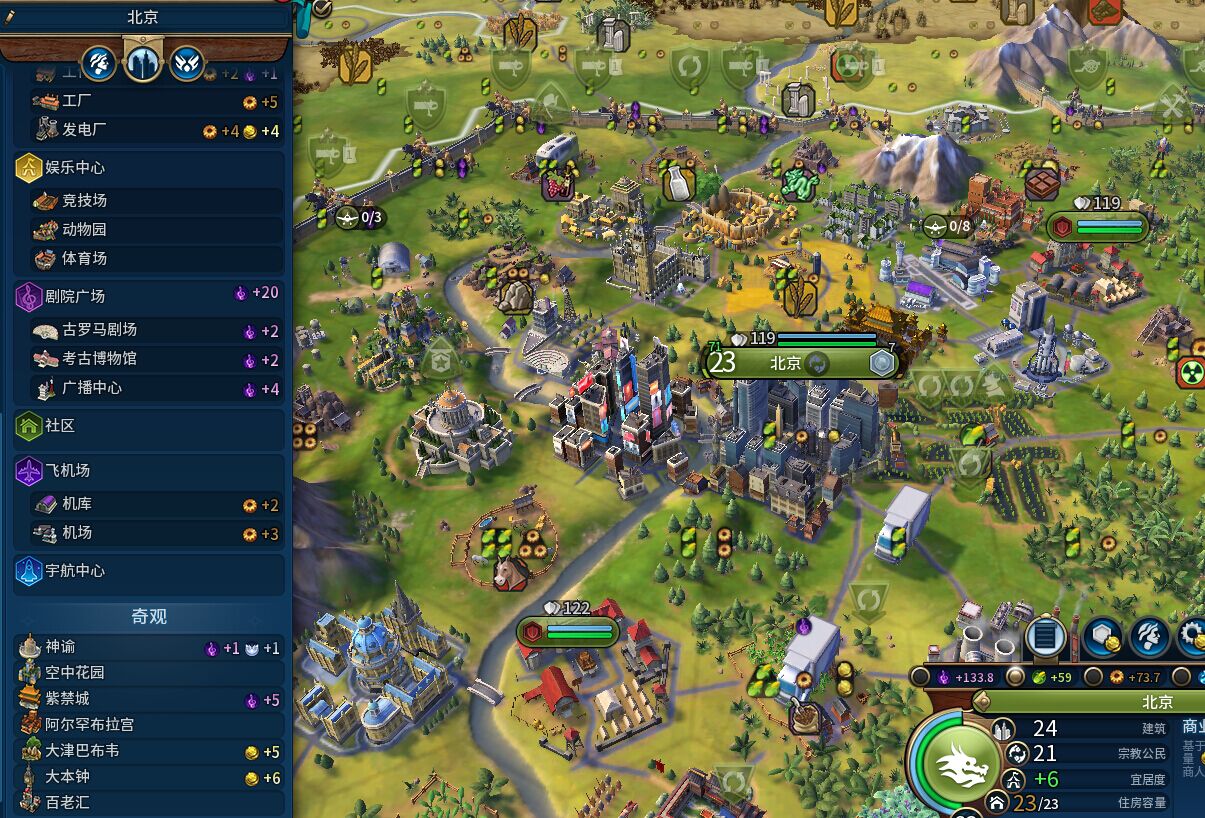This screenshot has height=818, width=1205.
Task: Toggle the food yield focus circle
Action: (x=1015, y=677)
